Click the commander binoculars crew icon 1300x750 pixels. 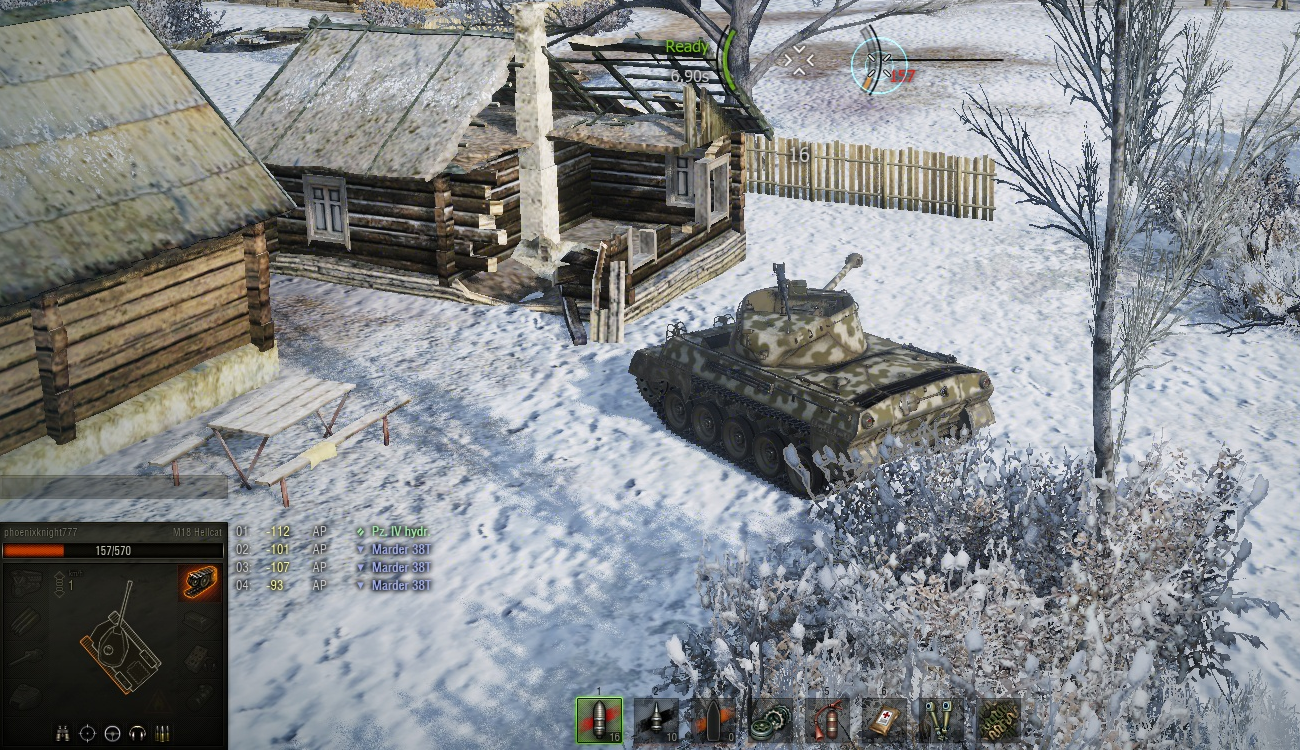tap(62, 733)
